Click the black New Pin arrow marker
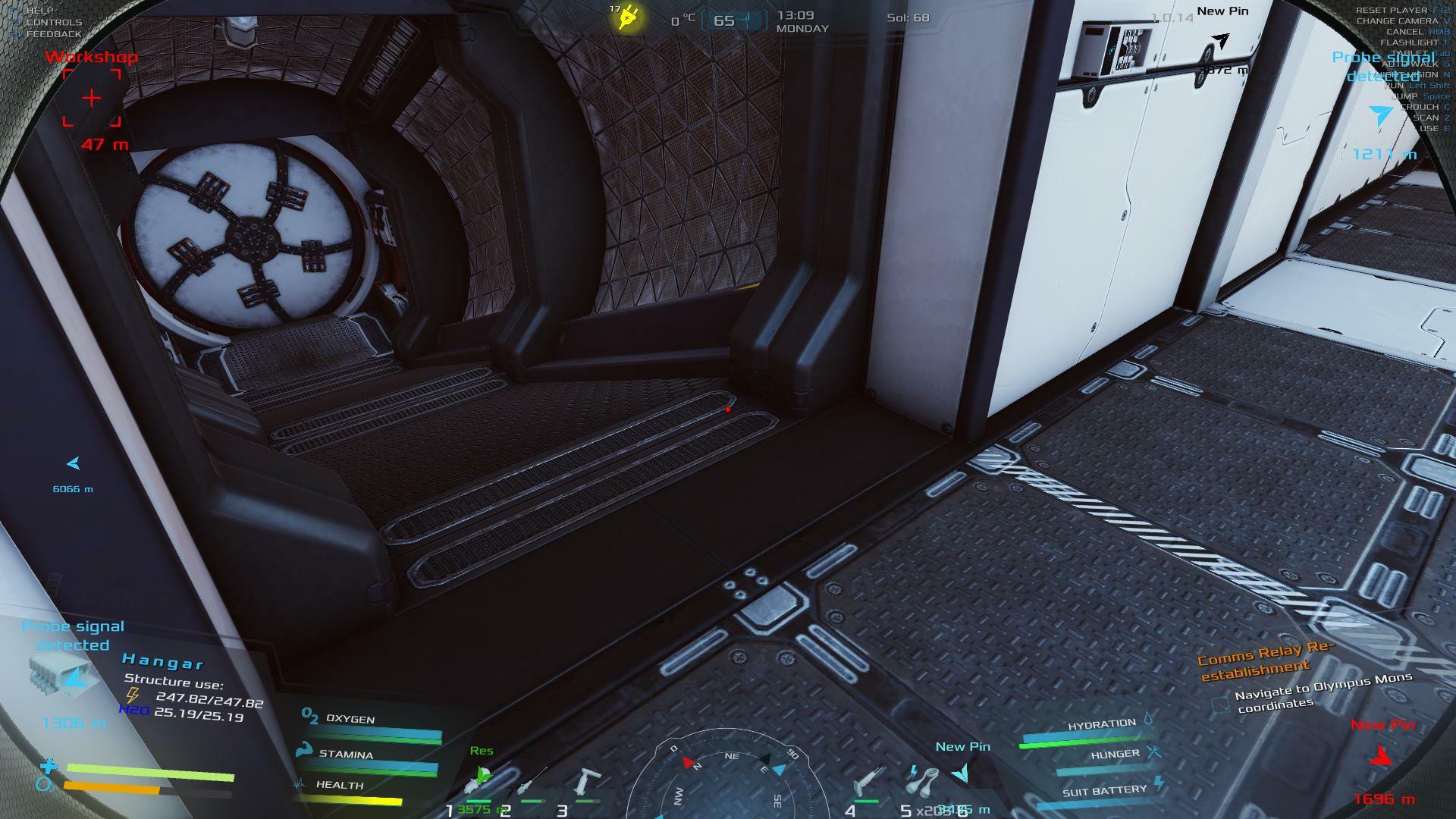The height and width of the screenshot is (819, 1456). point(1220,41)
